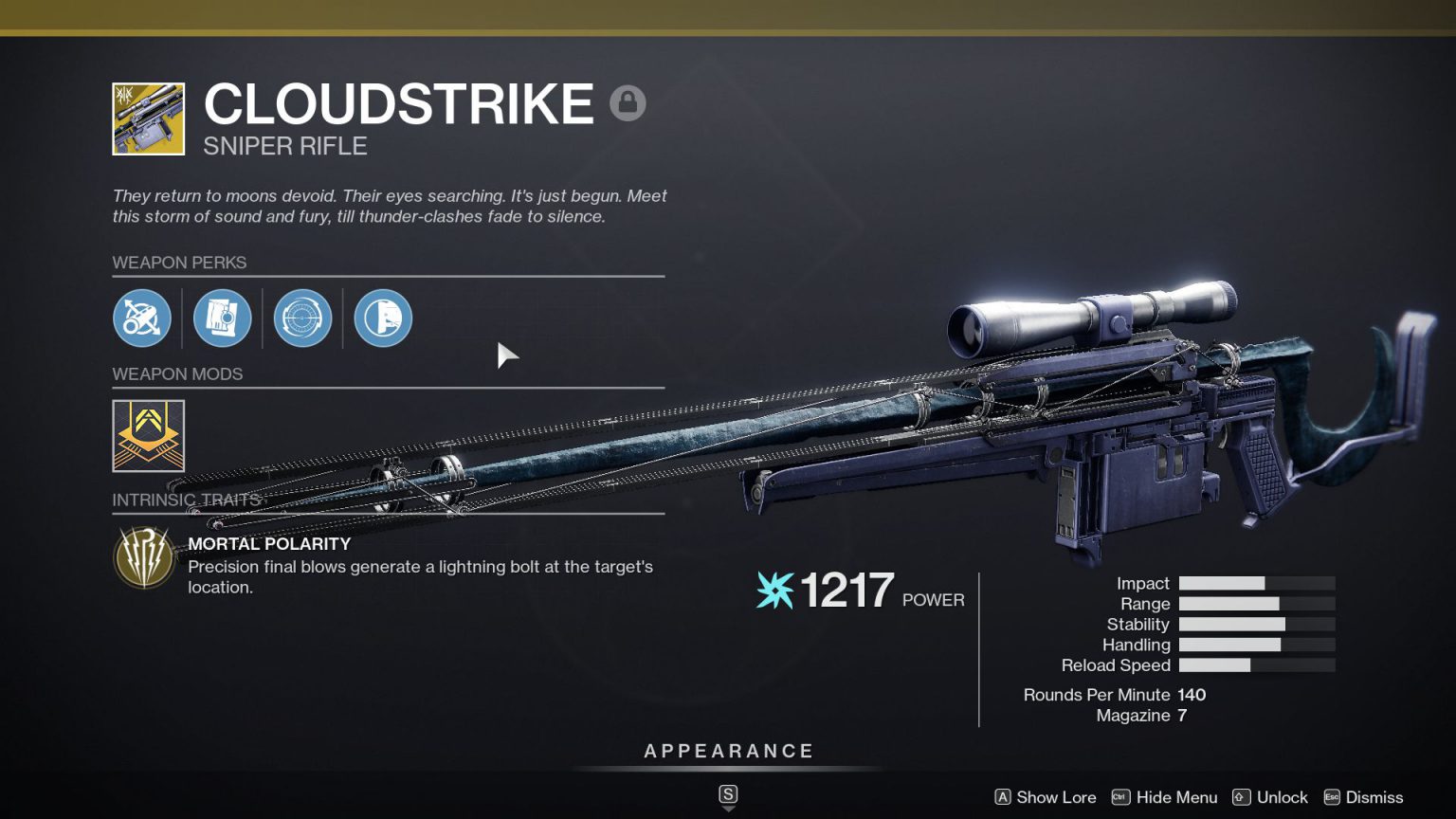
Task: Open the empty Weapon Mods socket
Action: click(147, 435)
